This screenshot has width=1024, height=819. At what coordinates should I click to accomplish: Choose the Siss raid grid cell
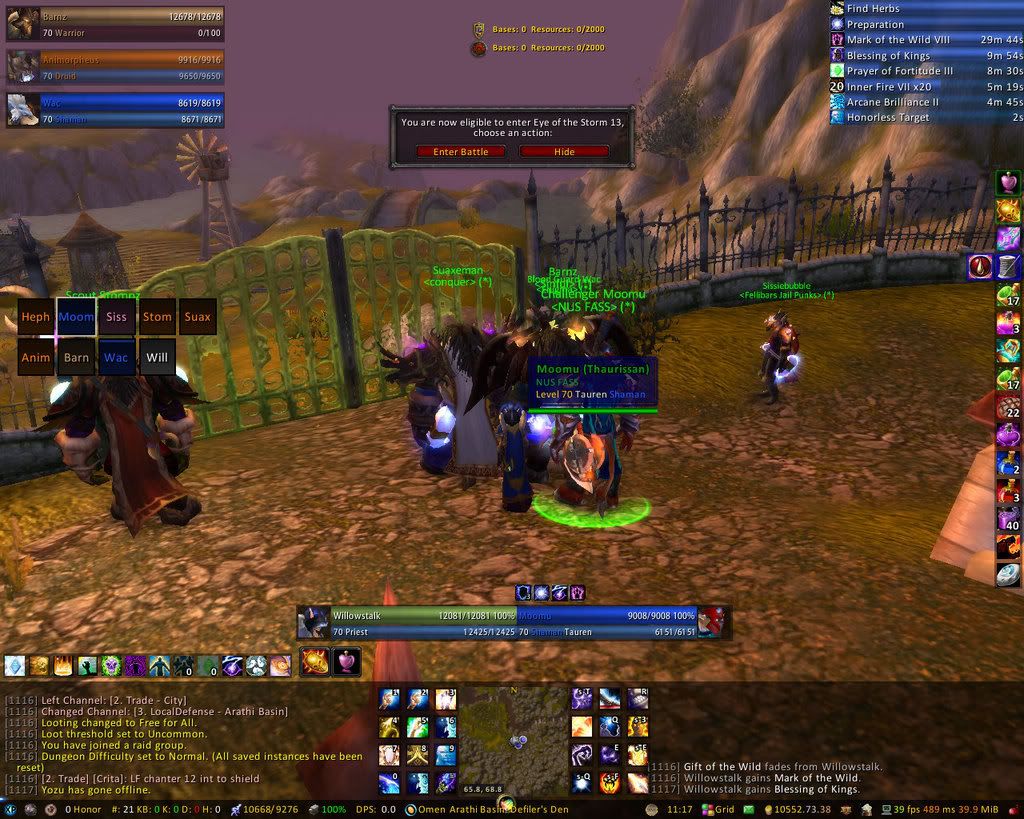pos(116,317)
